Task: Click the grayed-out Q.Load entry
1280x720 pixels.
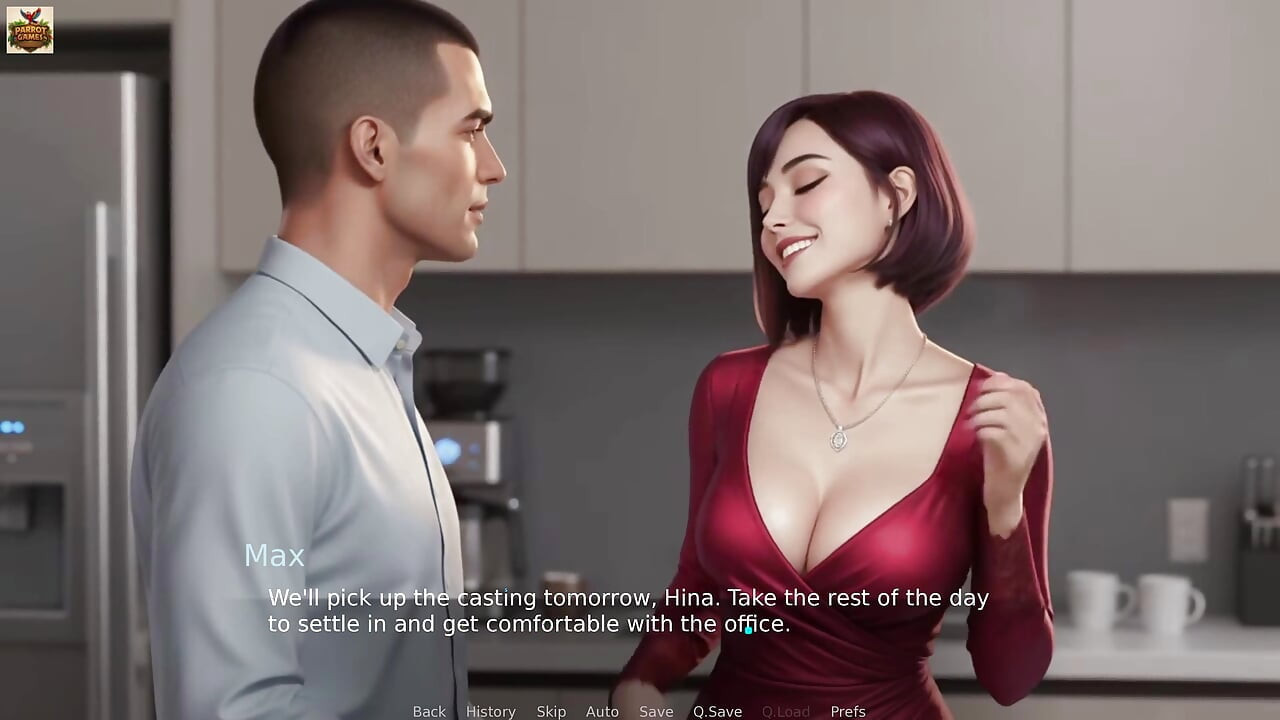Action: [786, 711]
